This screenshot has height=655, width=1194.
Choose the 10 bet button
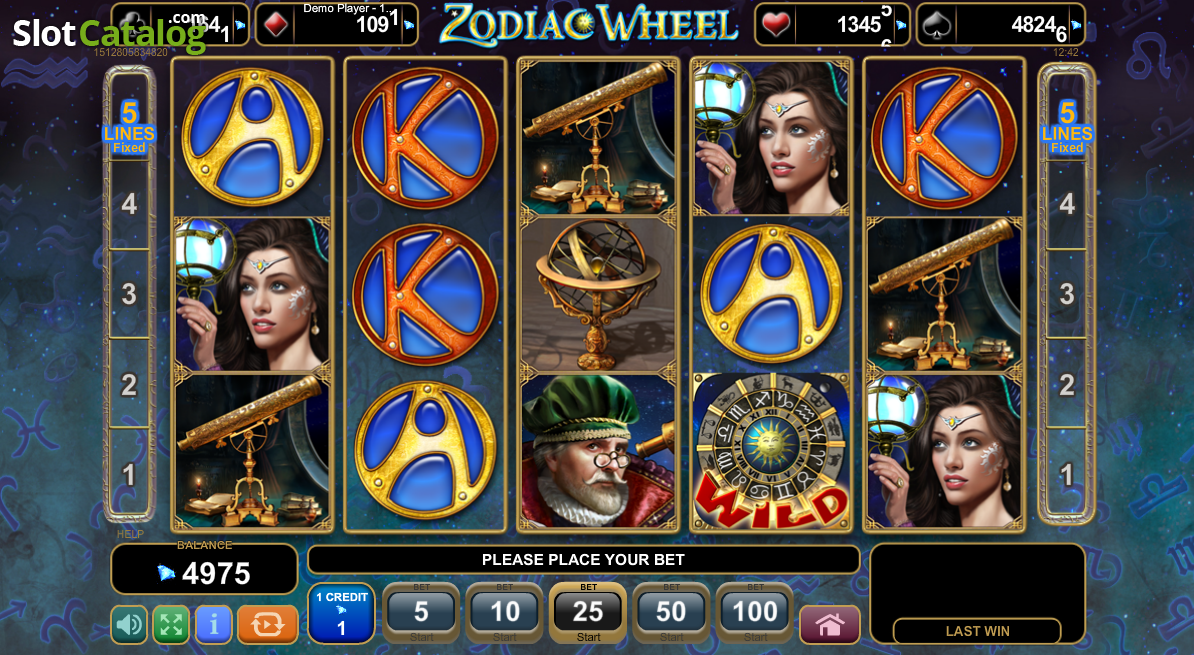[x=504, y=613]
